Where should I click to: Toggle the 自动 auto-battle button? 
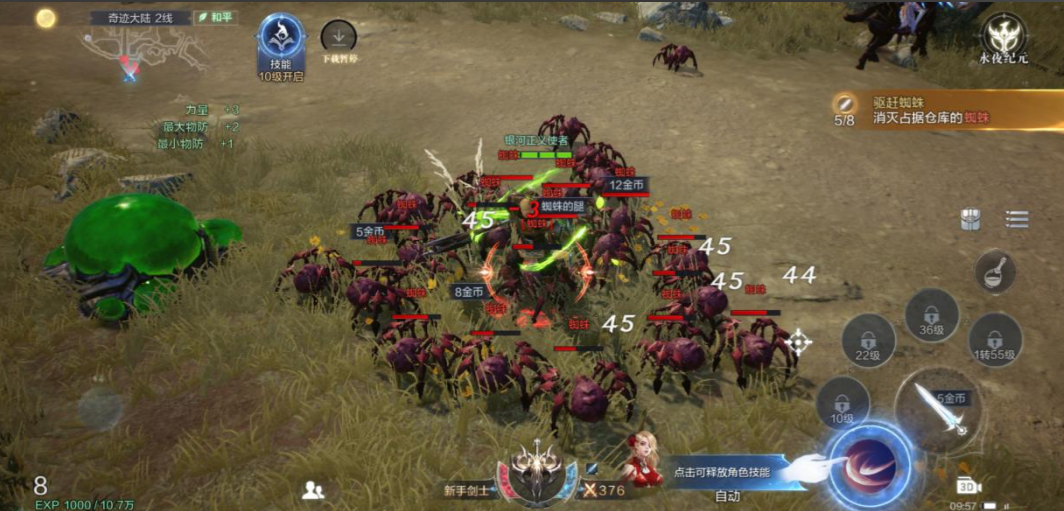coord(728,496)
